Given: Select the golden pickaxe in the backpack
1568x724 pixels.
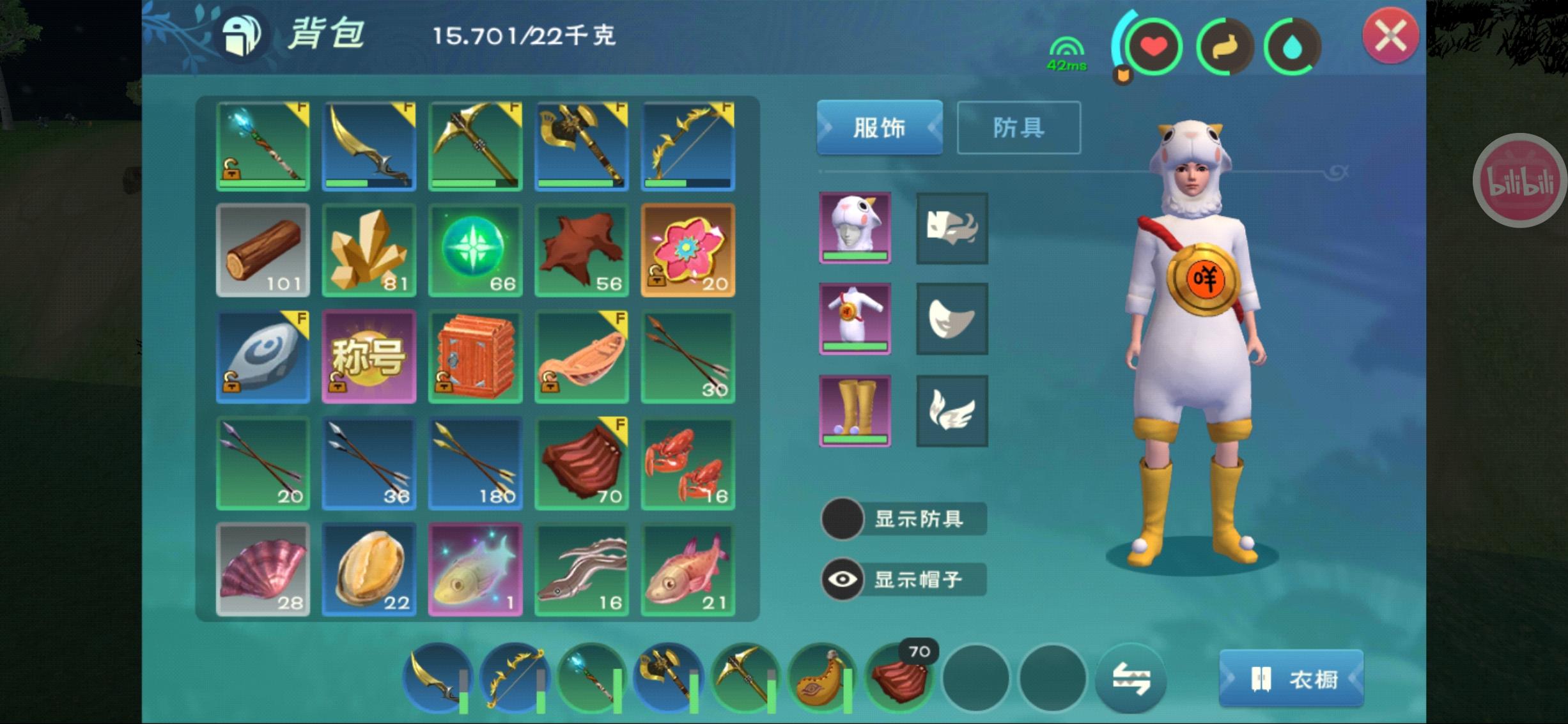Looking at the screenshot, I should pos(476,145).
